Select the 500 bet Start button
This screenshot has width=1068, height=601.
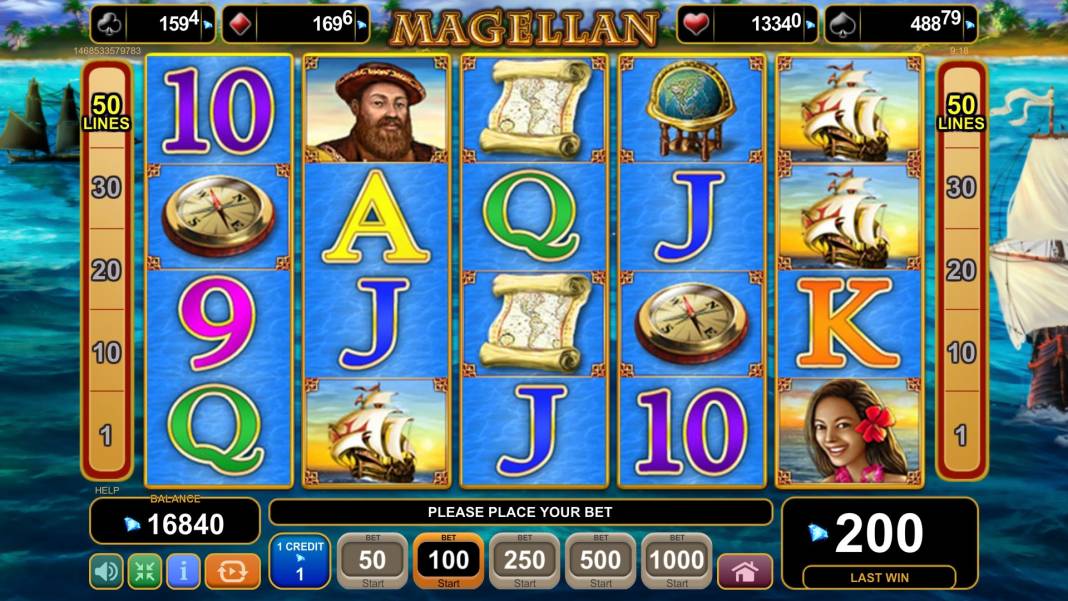coord(600,561)
